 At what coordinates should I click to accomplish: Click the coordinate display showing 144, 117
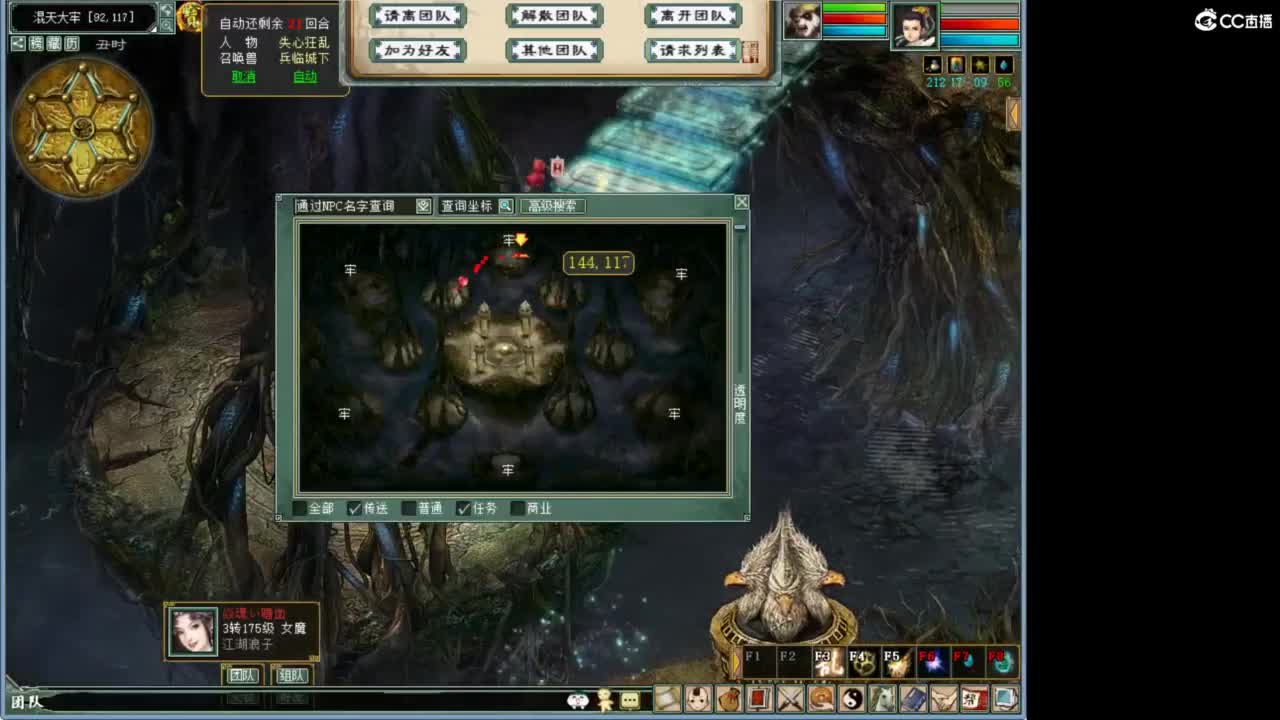click(x=597, y=262)
